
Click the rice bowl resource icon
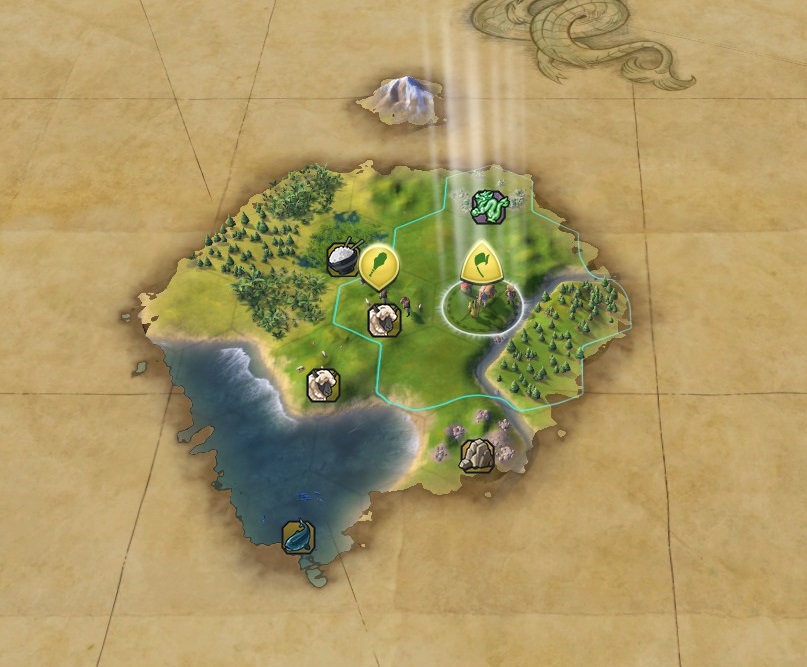[x=343, y=258]
